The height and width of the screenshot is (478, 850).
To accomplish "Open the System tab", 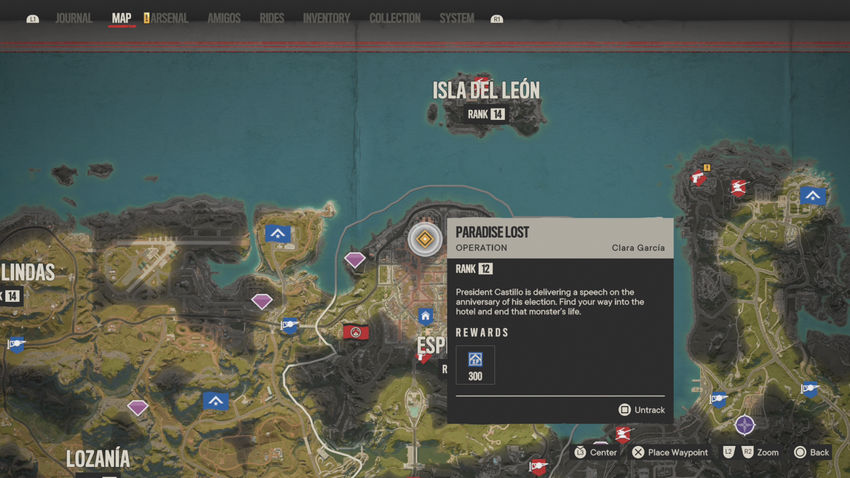I will pyautogui.click(x=457, y=18).
